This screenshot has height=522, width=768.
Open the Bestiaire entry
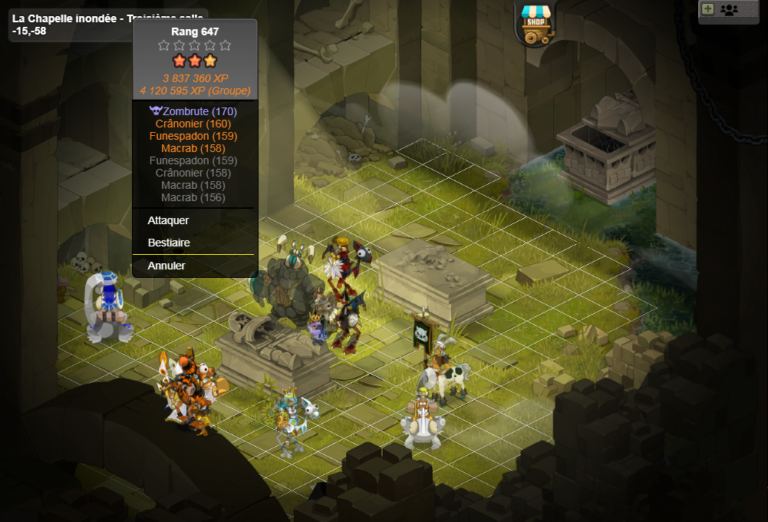pos(169,242)
